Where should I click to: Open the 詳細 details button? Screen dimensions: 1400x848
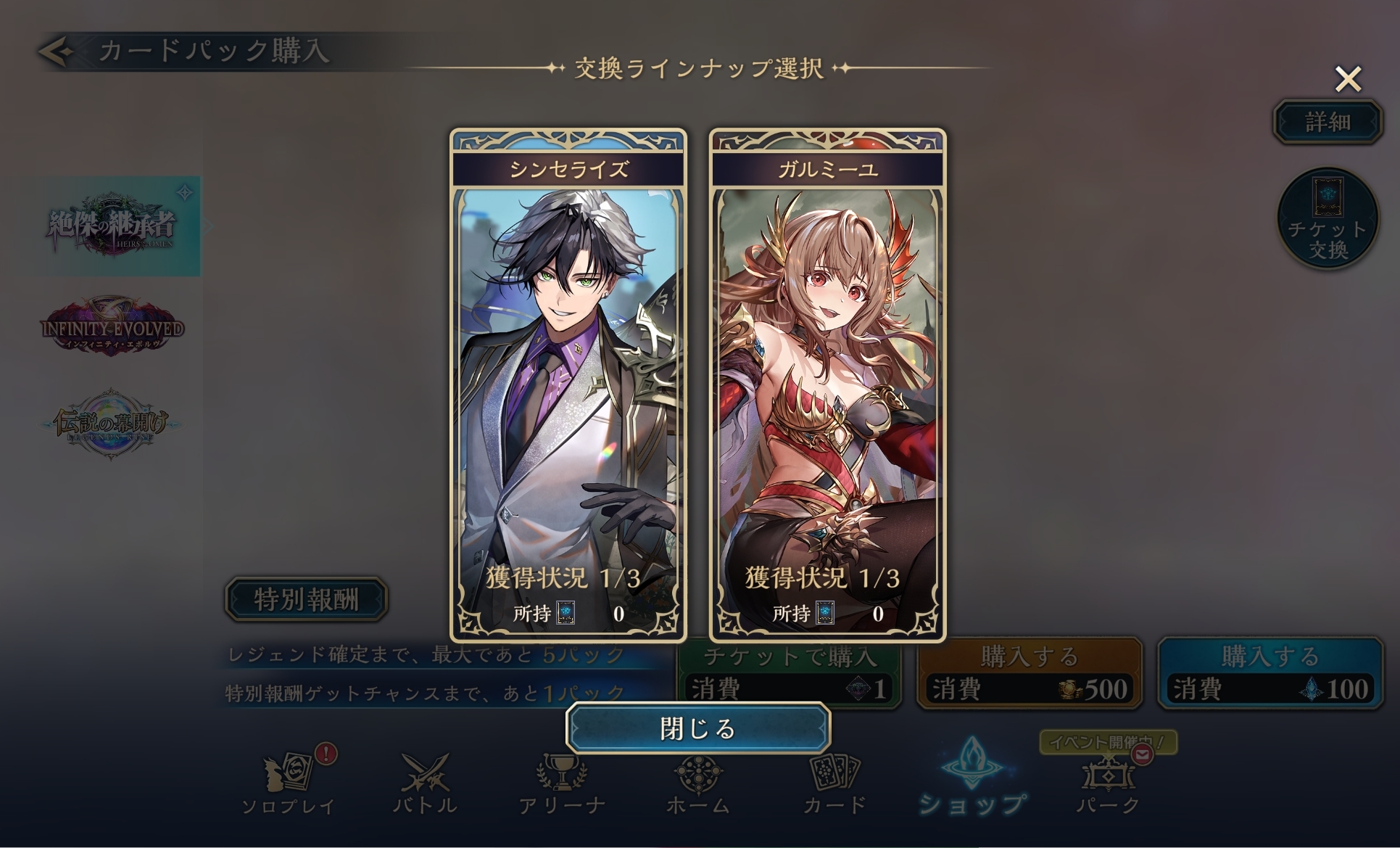tap(1327, 122)
